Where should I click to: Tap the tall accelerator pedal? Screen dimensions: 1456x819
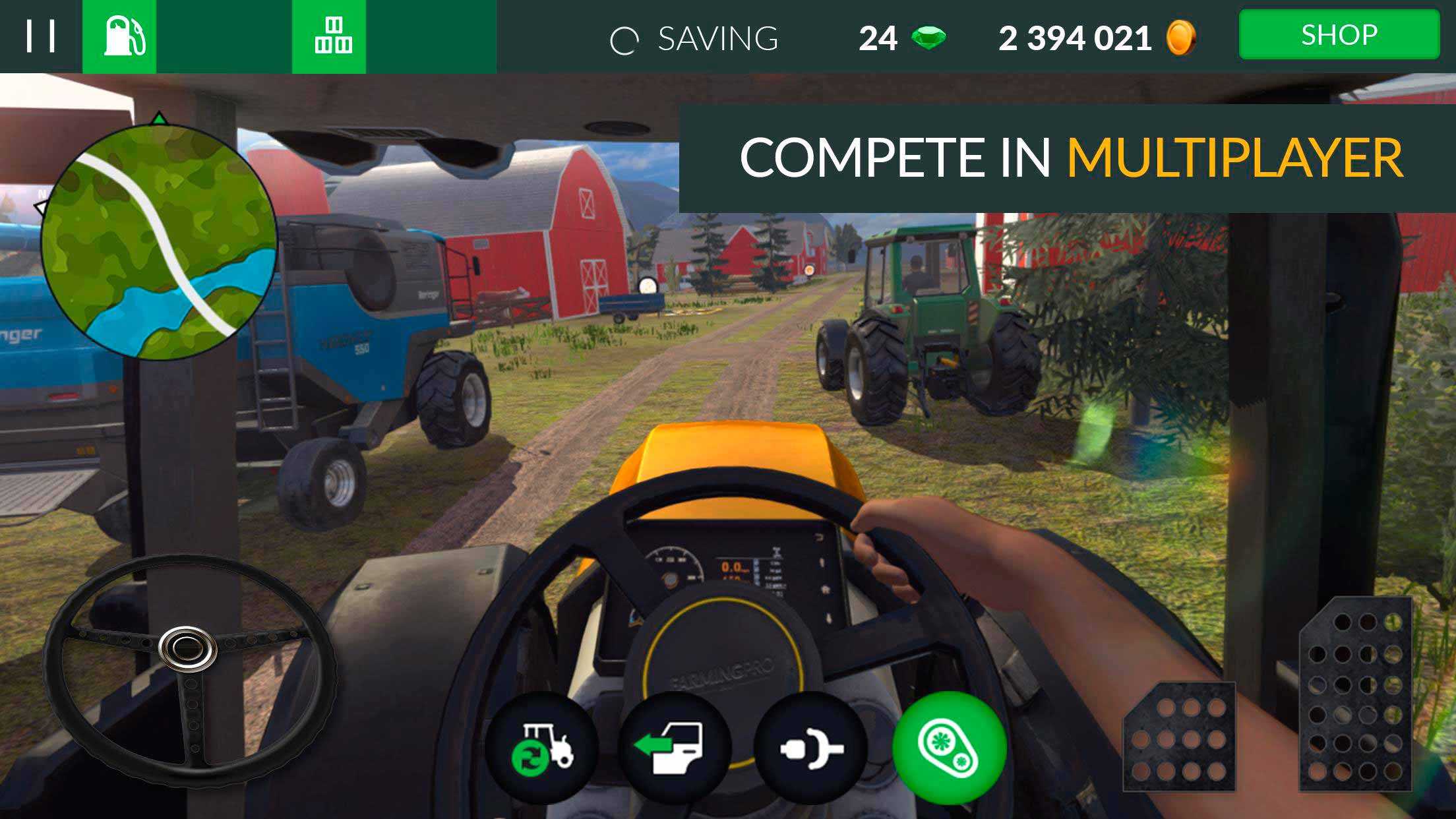[1356, 694]
